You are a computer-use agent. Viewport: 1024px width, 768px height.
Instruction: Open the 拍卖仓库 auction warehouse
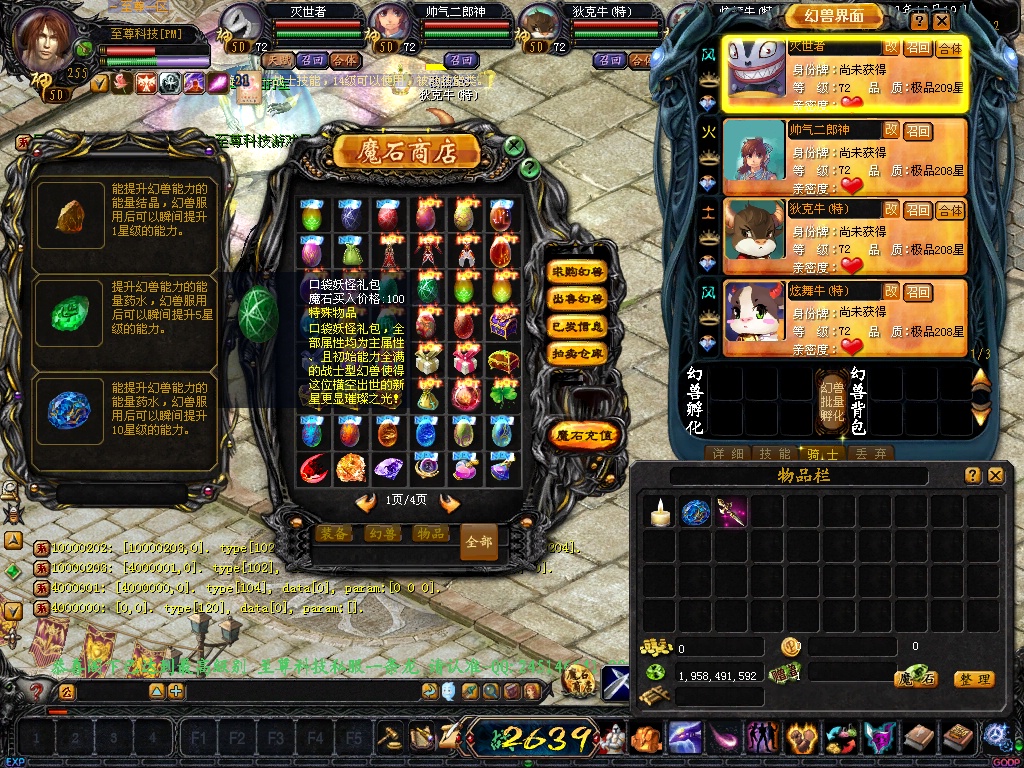[x=578, y=353]
